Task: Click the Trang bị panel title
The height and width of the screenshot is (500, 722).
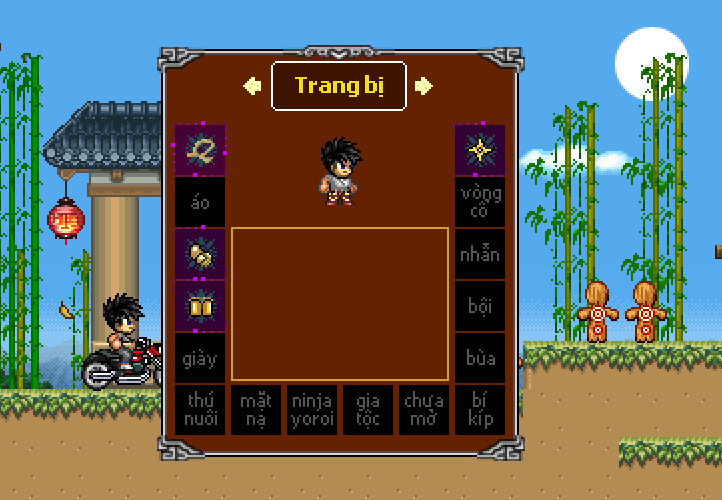Action: [x=338, y=86]
